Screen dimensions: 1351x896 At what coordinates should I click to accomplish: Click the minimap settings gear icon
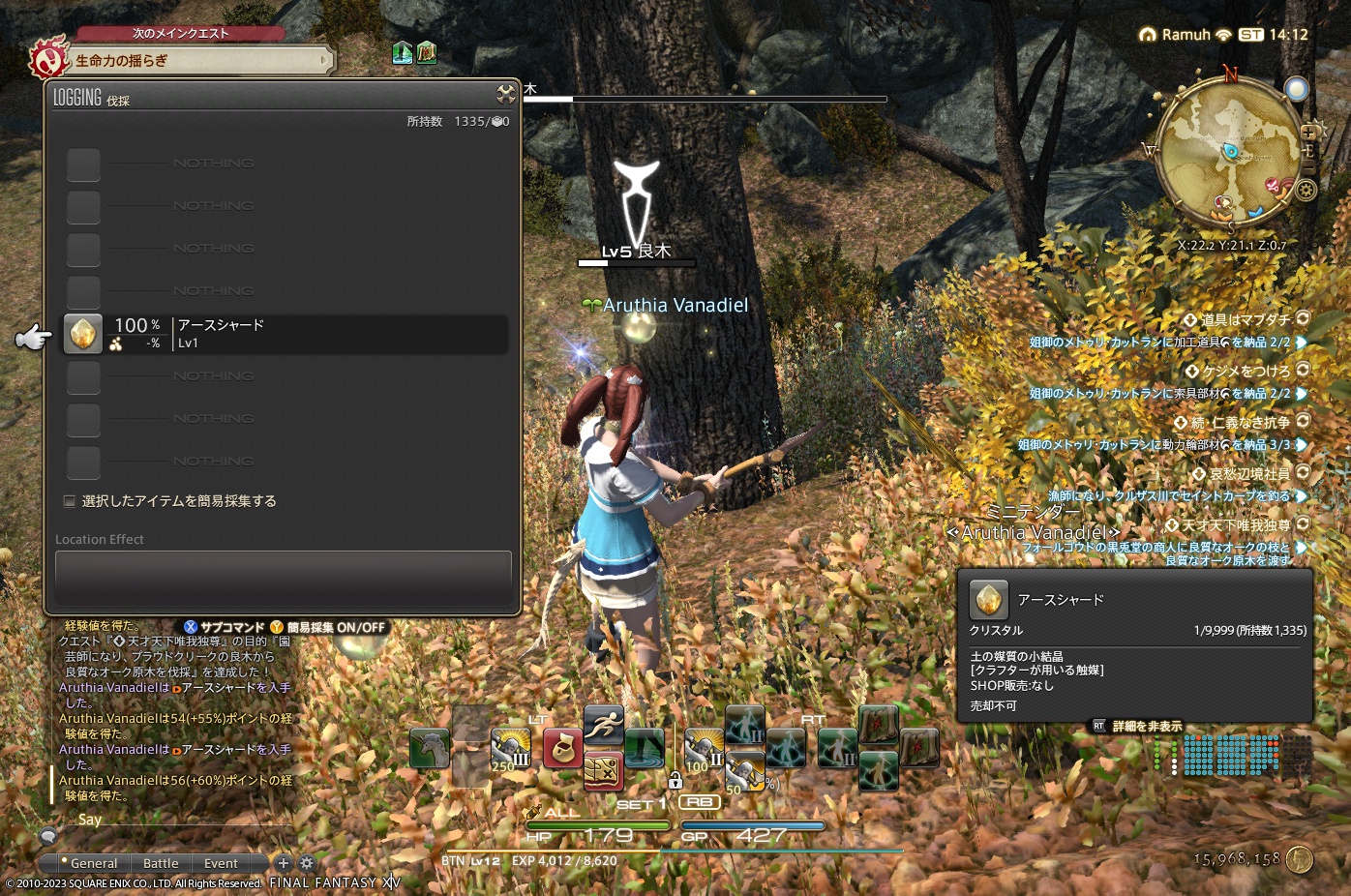click(1306, 190)
